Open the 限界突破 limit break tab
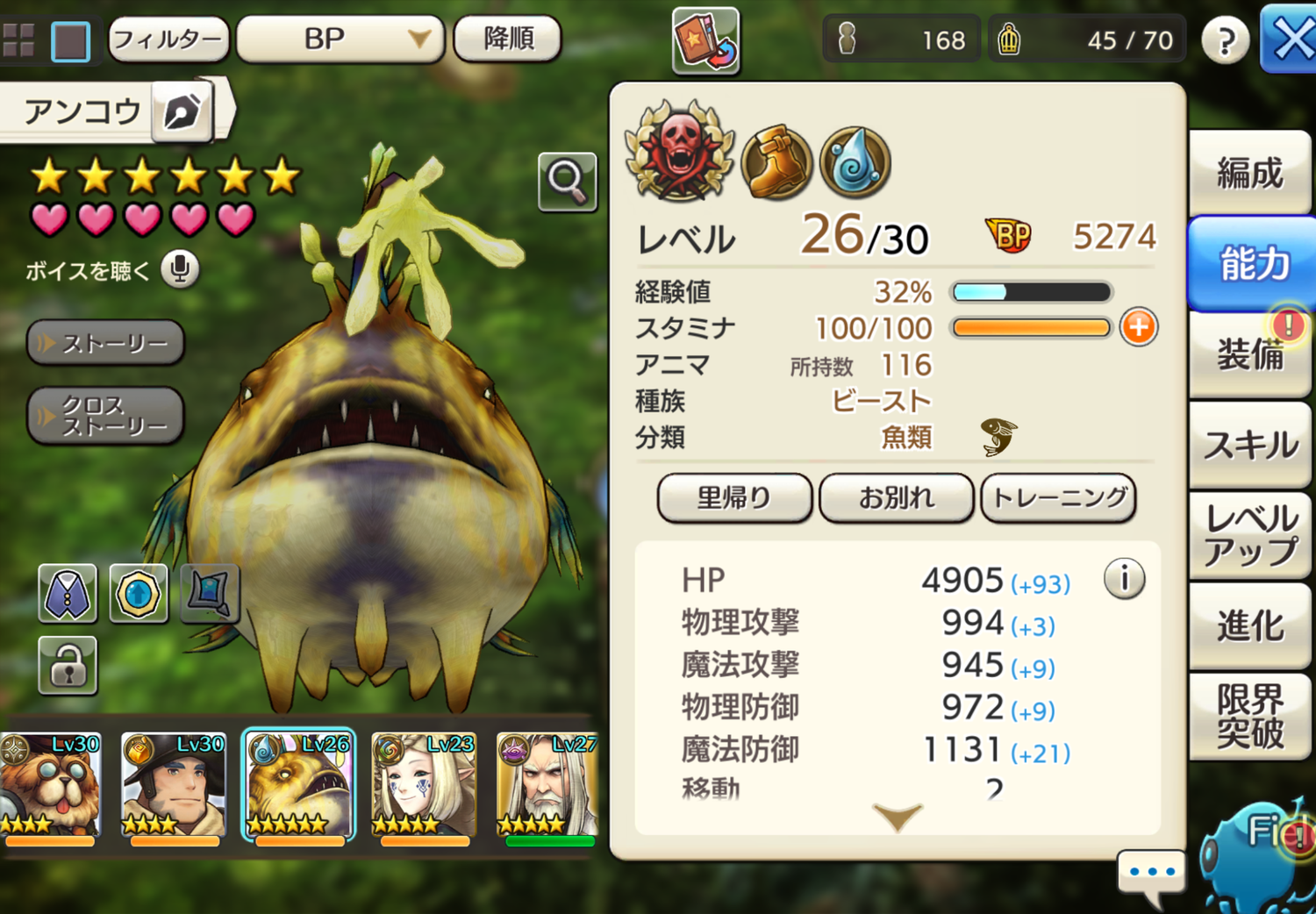The width and height of the screenshot is (1316, 914). tap(1249, 717)
